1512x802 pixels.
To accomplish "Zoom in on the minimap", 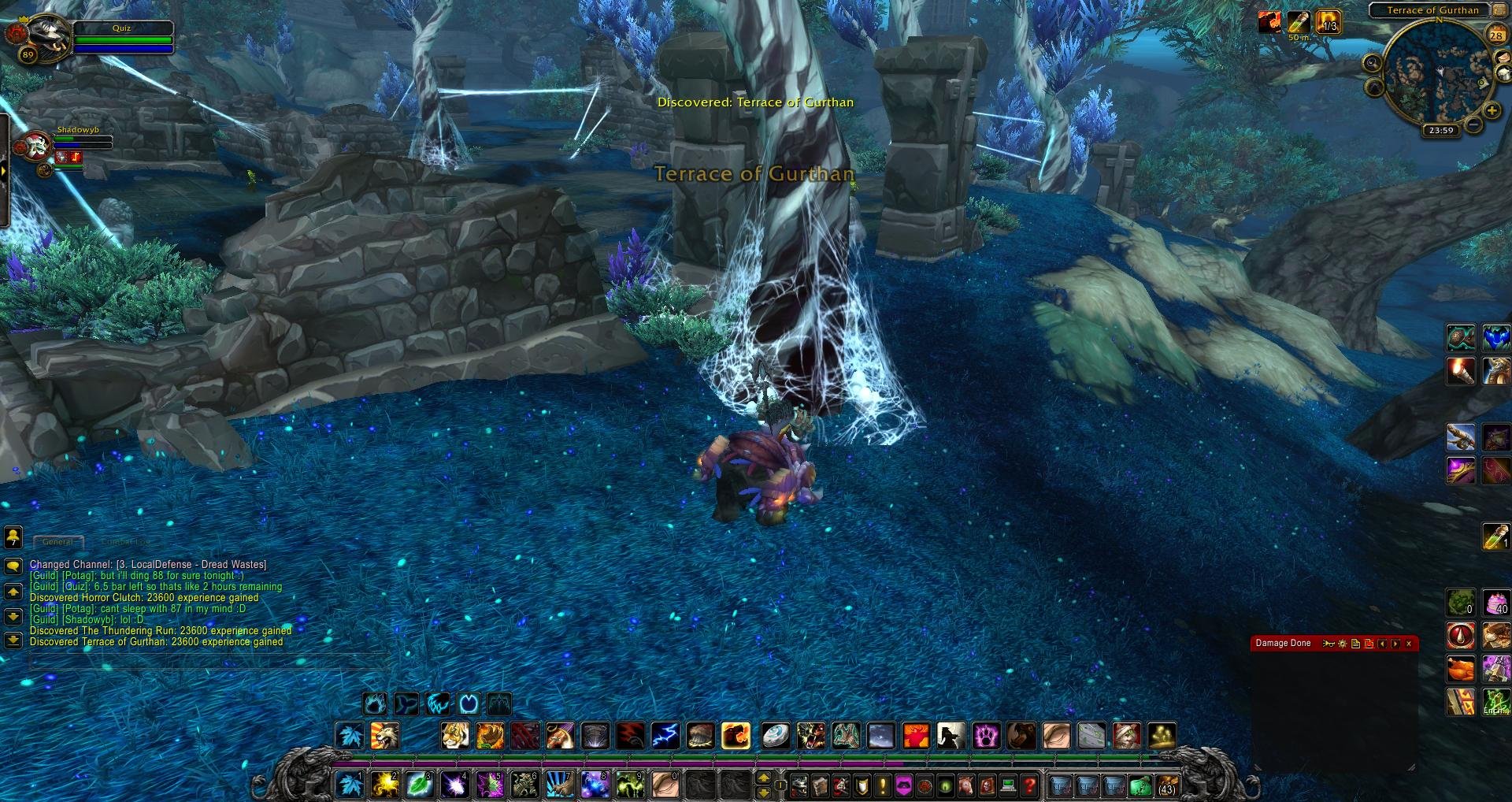I will tap(1492, 111).
